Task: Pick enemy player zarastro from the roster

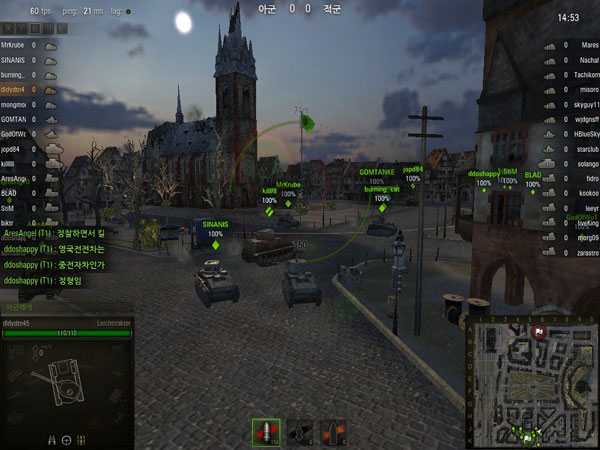Action: click(x=584, y=253)
